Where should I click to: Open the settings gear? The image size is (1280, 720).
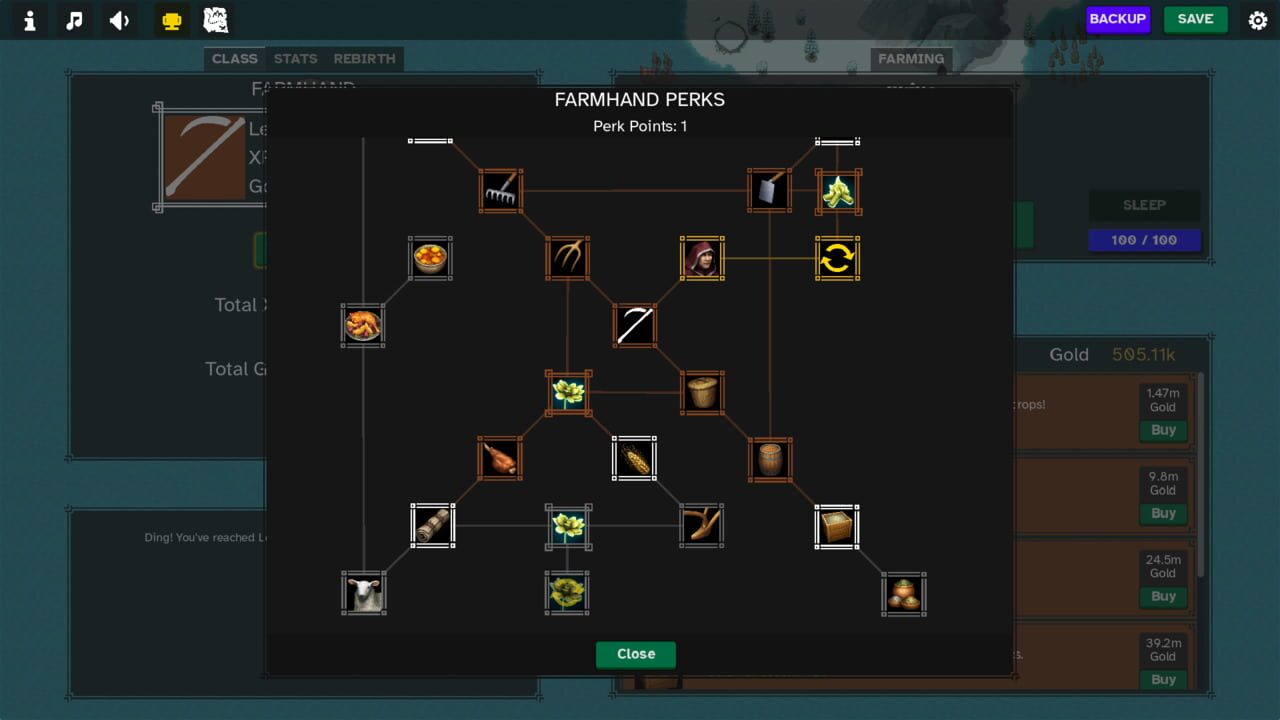pos(1257,19)
